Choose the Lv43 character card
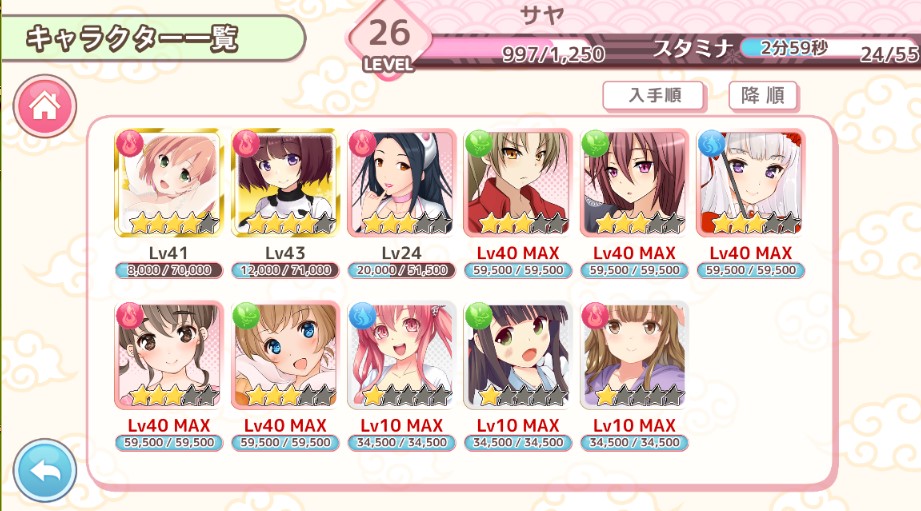 point(285,183)
